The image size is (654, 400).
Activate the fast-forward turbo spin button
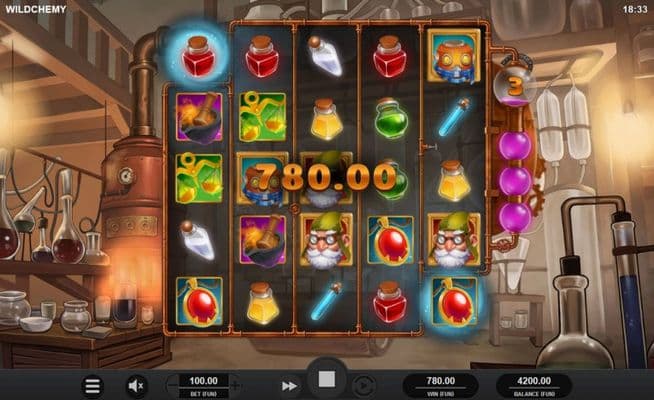pyautogui.click(x=289, y=385)
